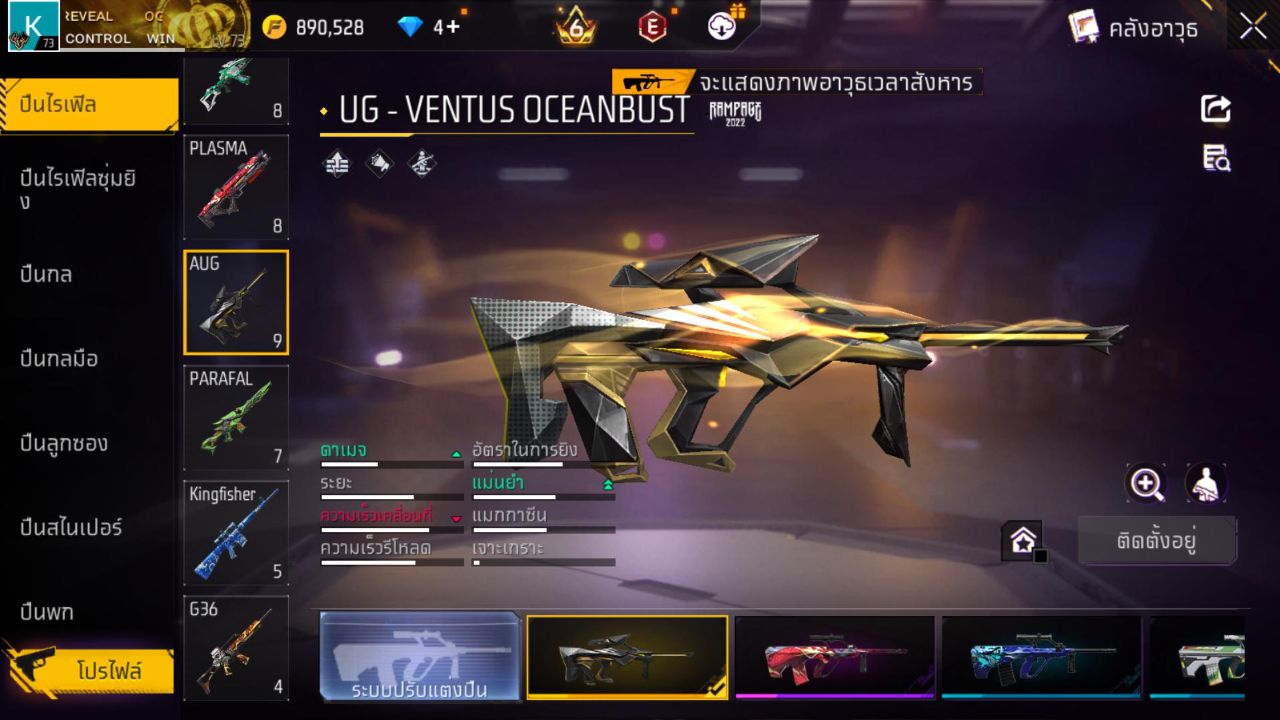Select the Kingfisher weapon thumbnail
This screenshot has width=1280, height=720.
pyautogui.click(x=235, y=532)
